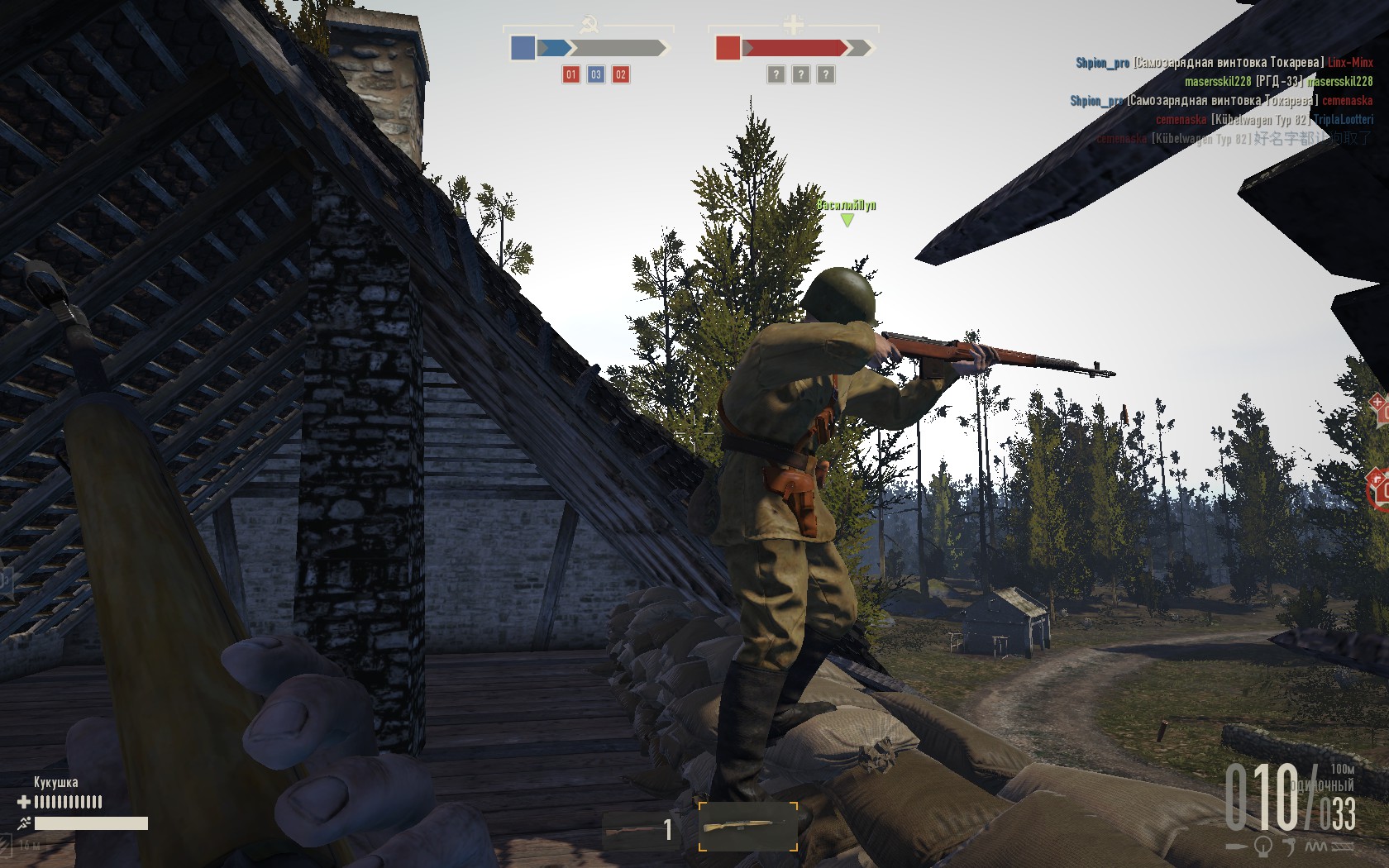Click the rifle cartridge icon near ammo counter
This screenshot has height=868, width=1389.
click(1237, 845)
